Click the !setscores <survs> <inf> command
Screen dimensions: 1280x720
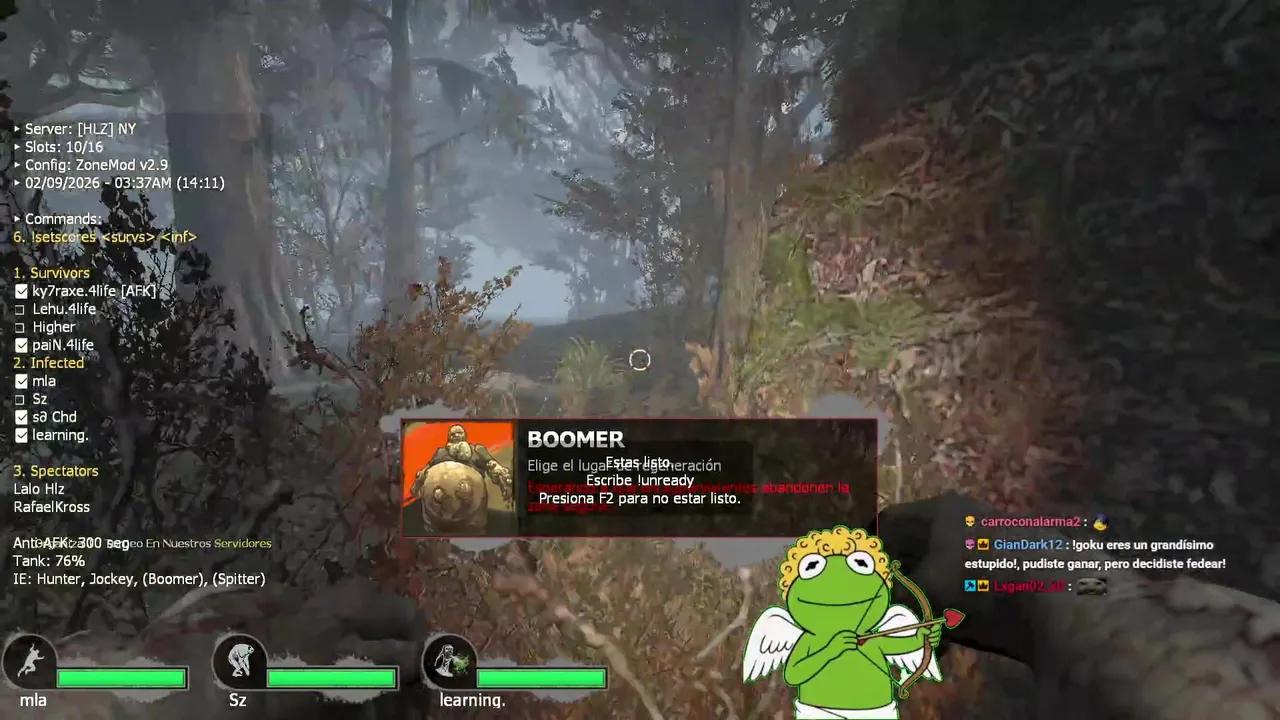pyautogui.click(x=105, y=236)
